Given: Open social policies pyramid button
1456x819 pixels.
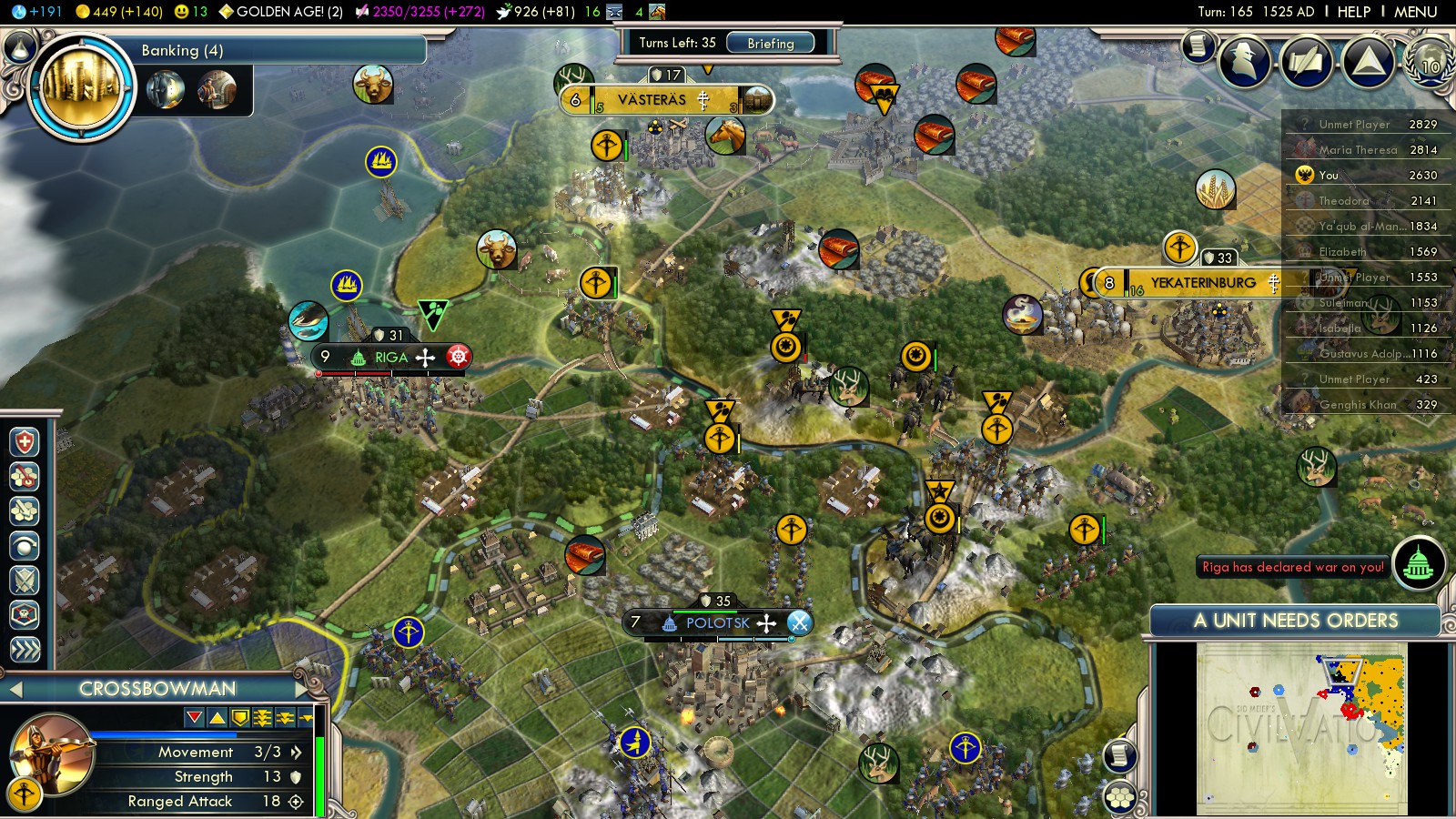Looking at the screenshot, I should (1368, 62).
